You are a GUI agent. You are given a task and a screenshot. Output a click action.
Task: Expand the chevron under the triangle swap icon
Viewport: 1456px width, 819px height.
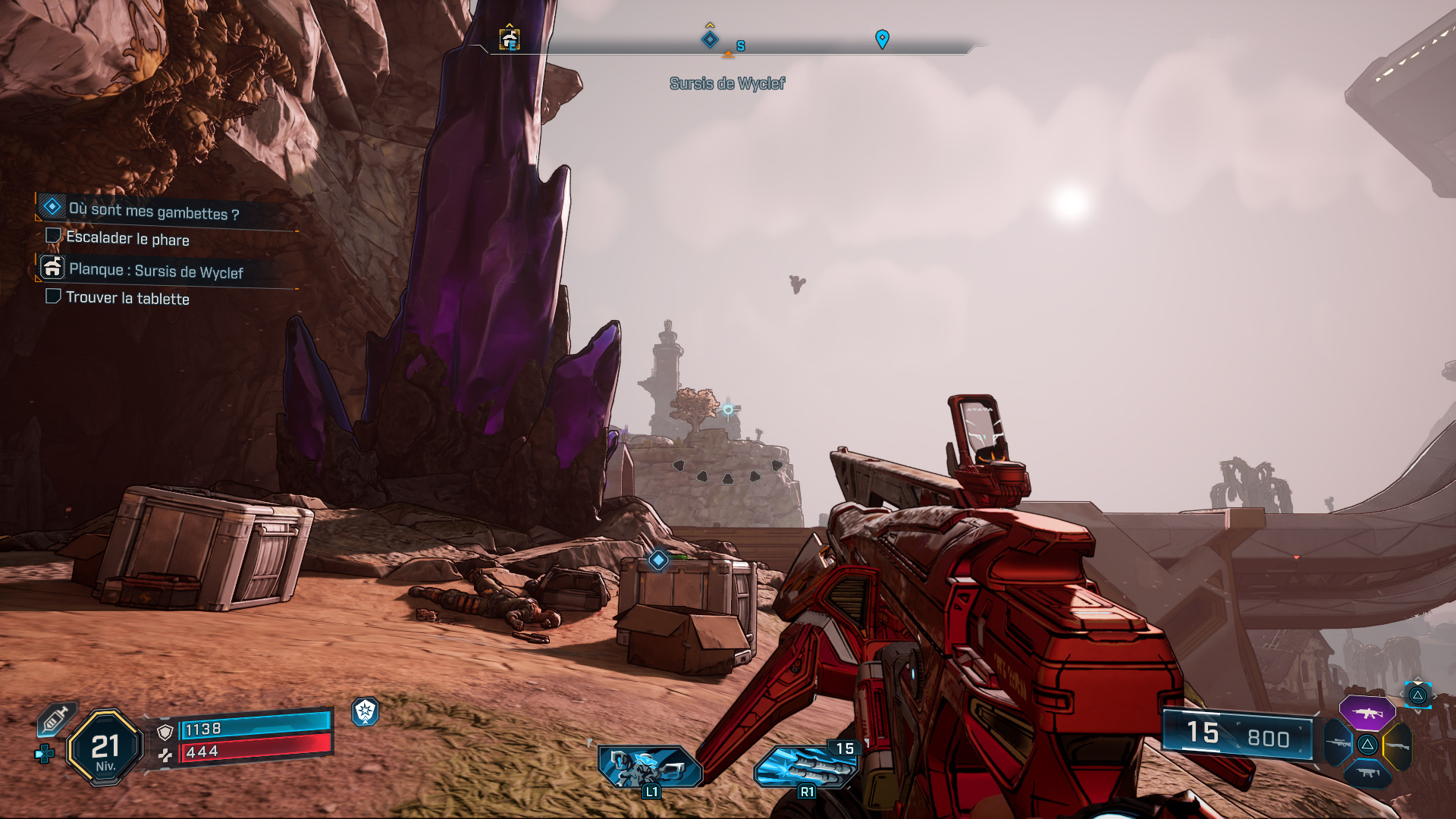pyautogui.click(x=1417, y=711)
